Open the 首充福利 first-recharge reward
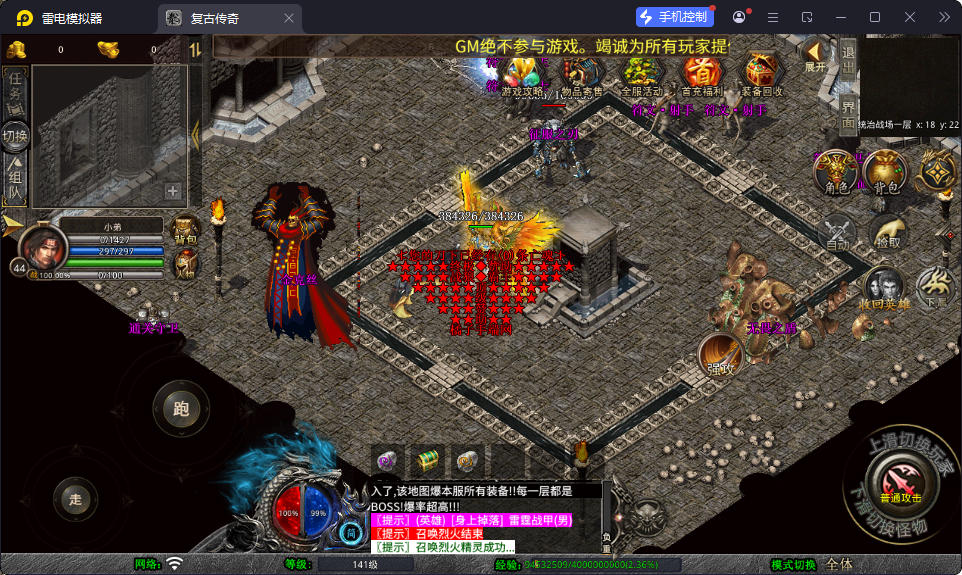This screenshot has height=575, width=962. pyautogui.click(x=702, y=75)
